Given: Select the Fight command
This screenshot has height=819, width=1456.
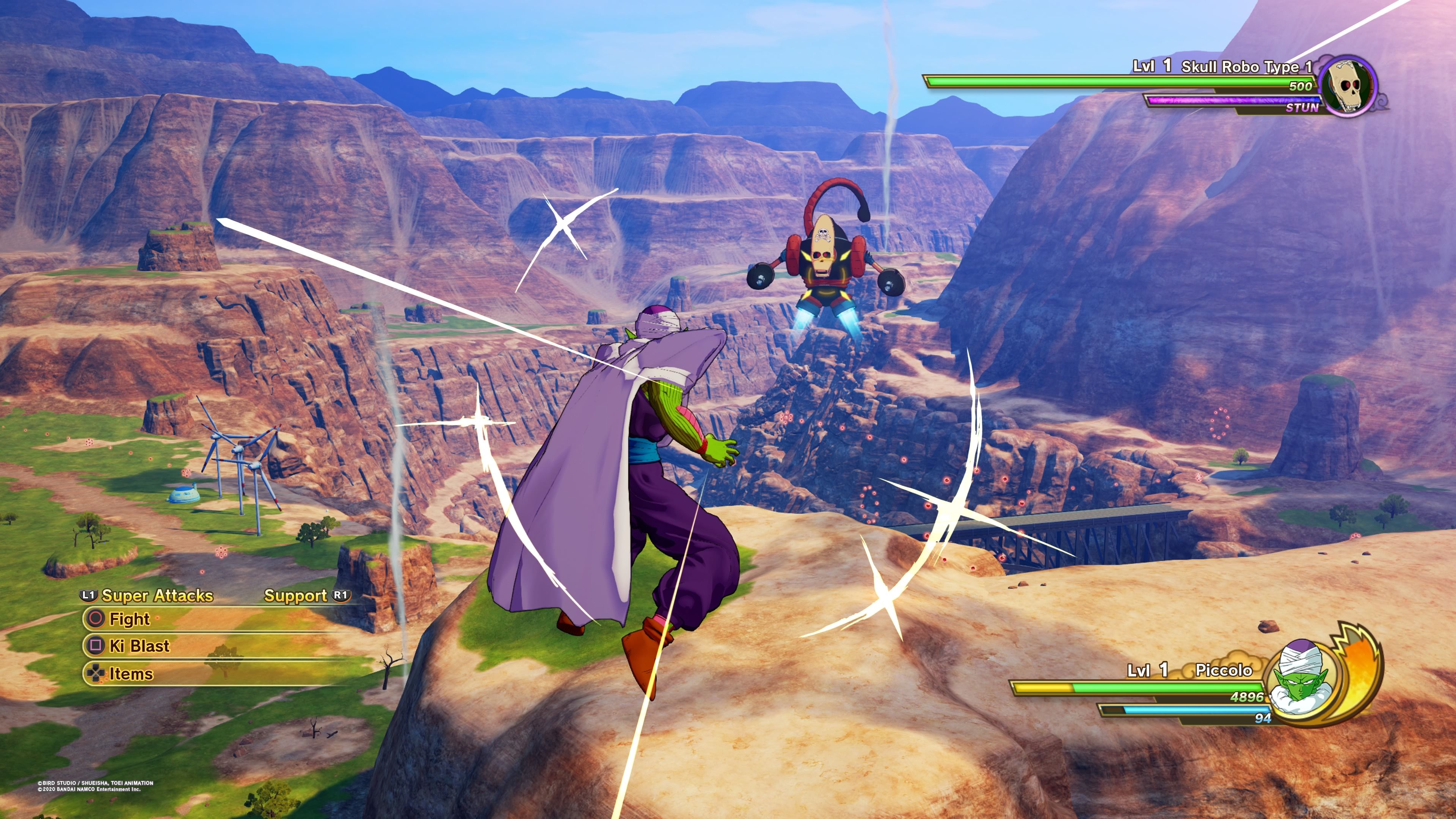Looking at the screenshot, I should pos(129,619).
